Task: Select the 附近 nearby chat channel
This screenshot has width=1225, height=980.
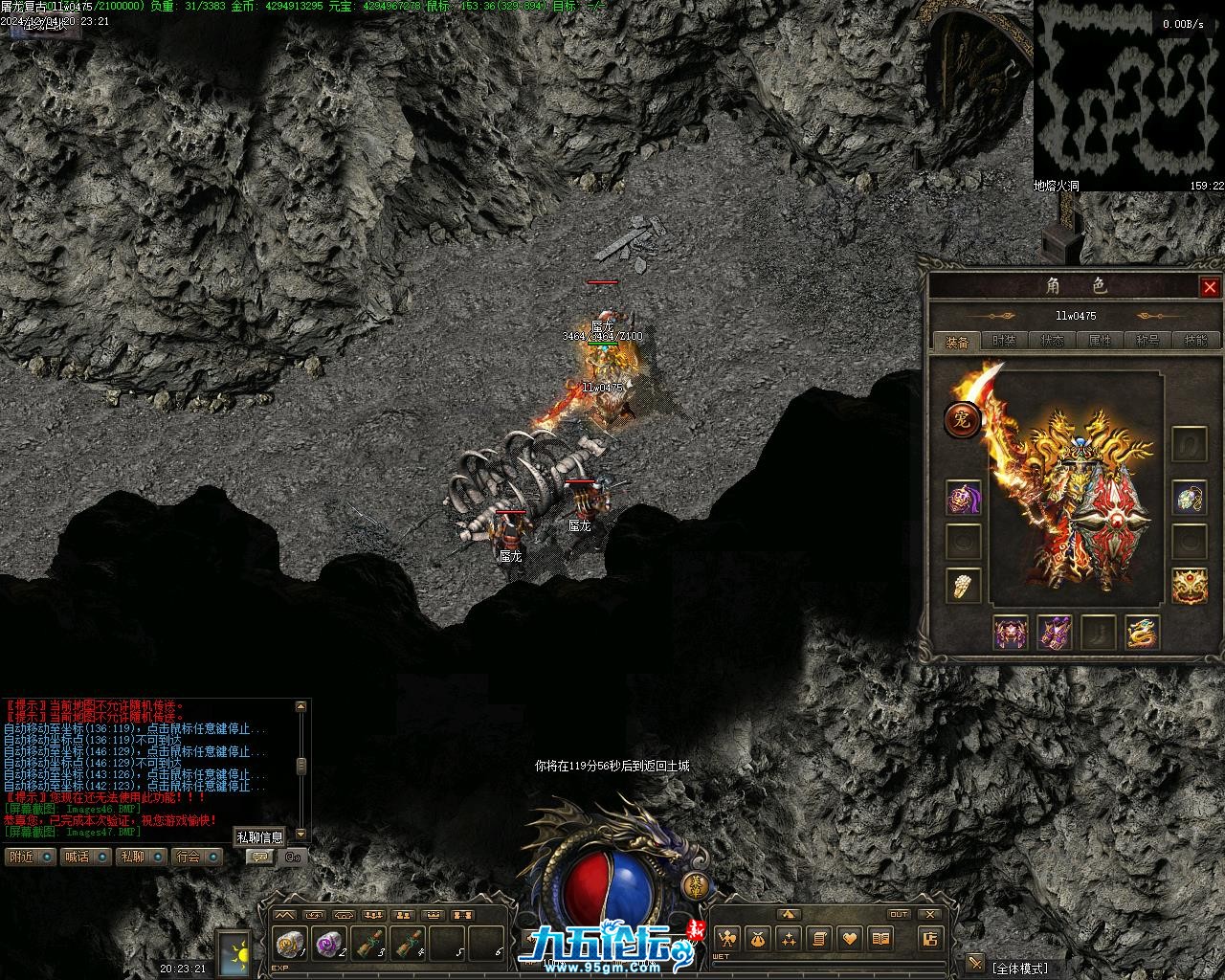Action: click(x=21, y=857)
